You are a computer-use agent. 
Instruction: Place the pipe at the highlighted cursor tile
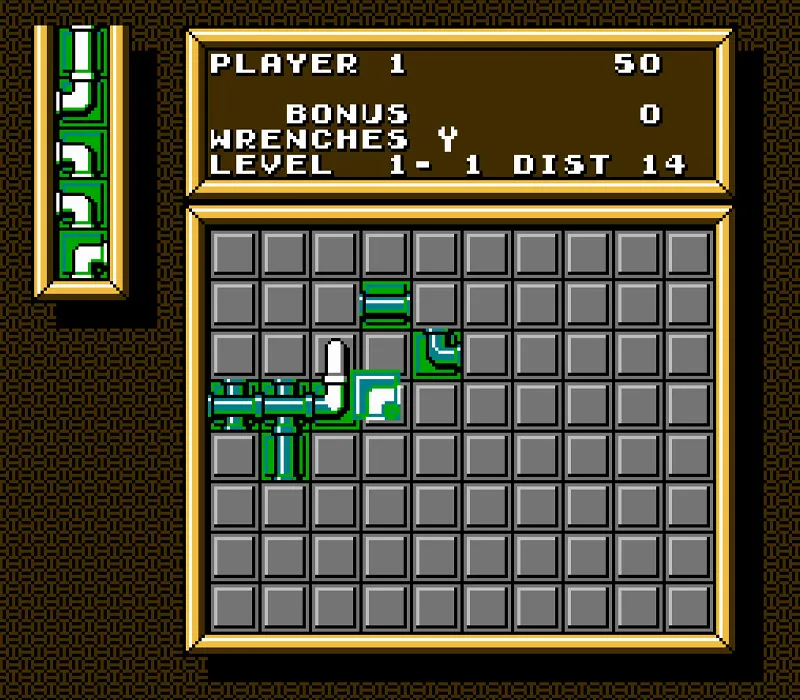tap(376, 396)
